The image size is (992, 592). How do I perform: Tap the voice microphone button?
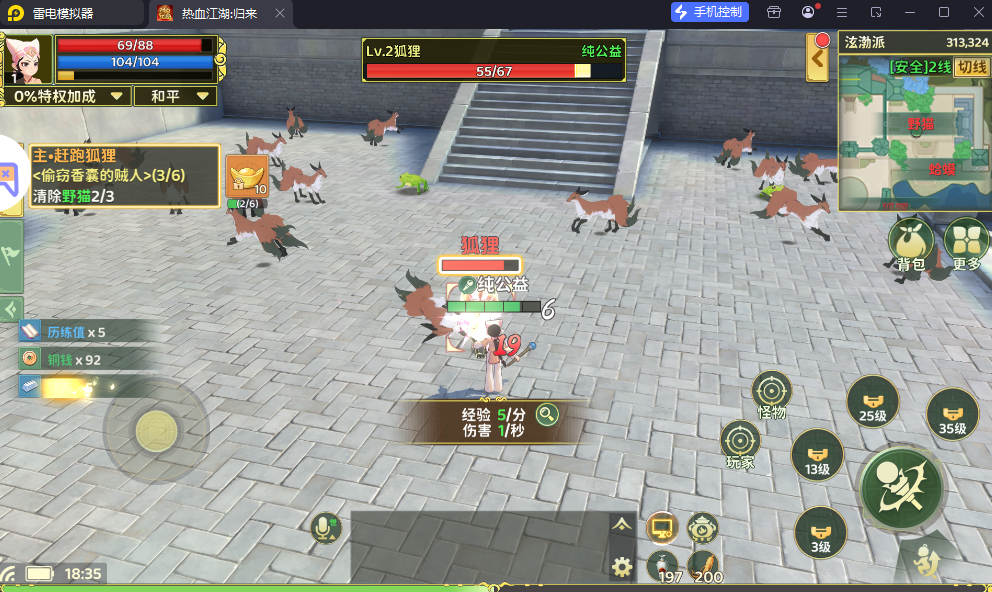click(325, 527)
